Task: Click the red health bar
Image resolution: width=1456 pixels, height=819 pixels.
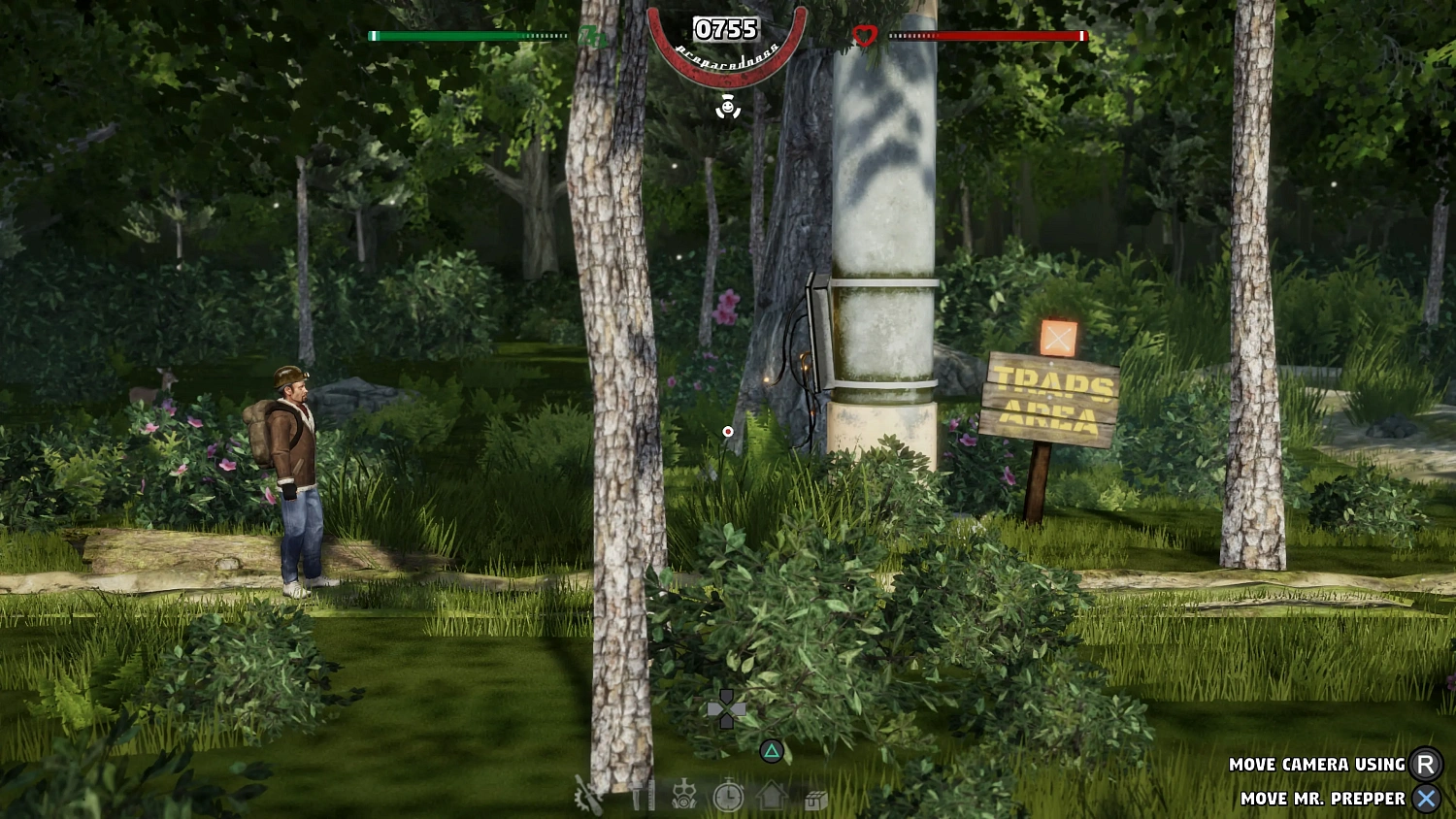Action: tap(990, 35)
